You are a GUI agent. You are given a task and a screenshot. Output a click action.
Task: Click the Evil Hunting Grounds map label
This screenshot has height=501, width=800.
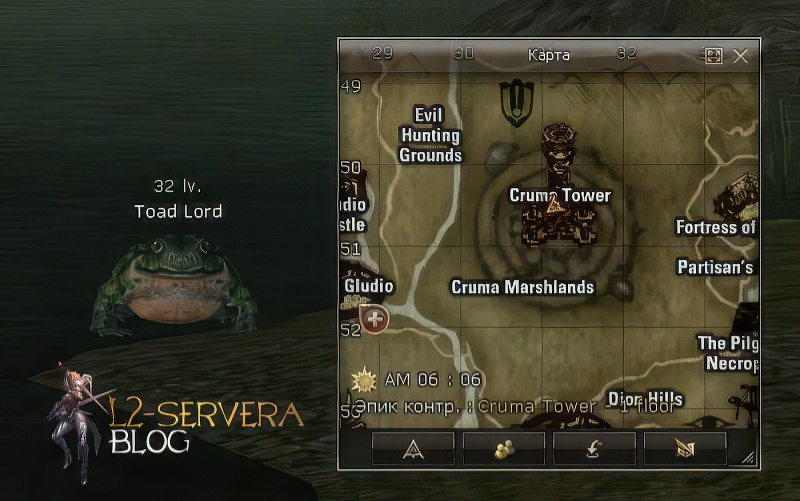coord(430,135)
